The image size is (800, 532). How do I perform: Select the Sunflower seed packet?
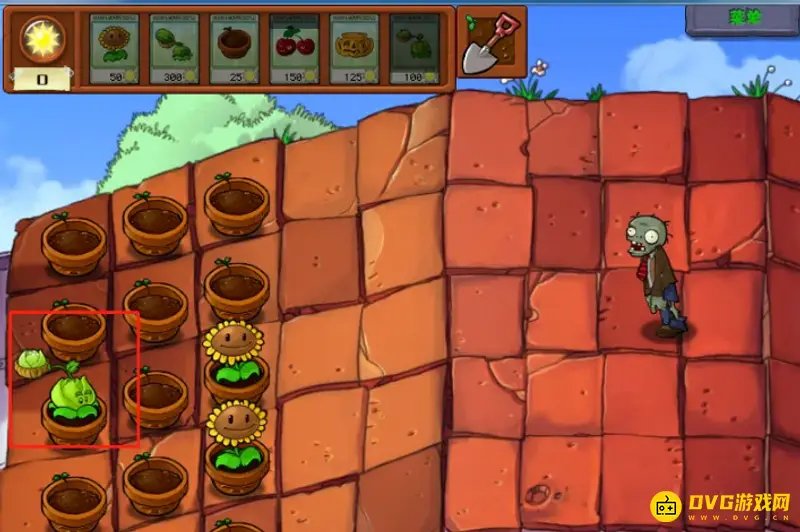tap(114, 48)
